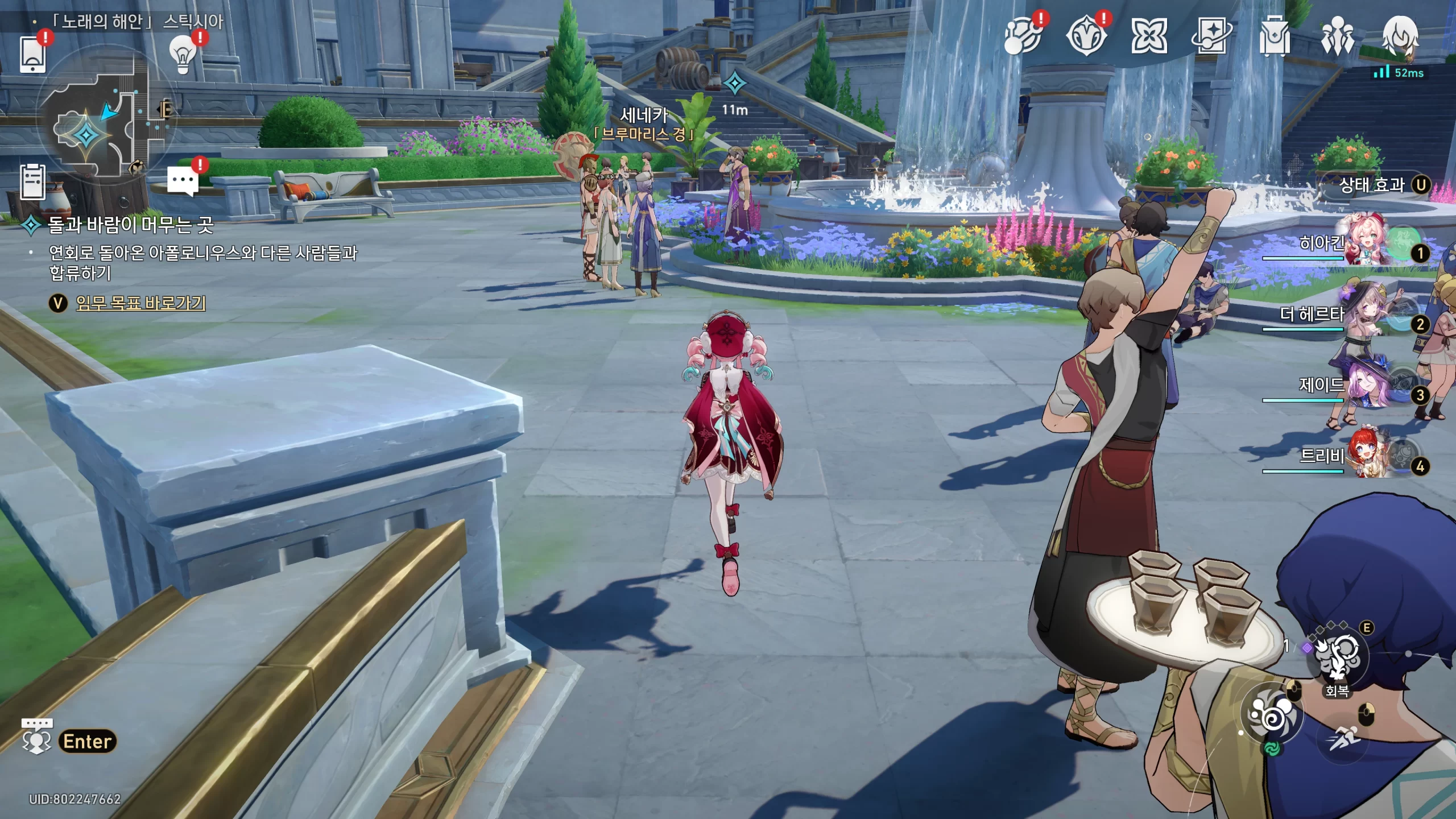Image resolution: width=1456 pixels, height=819 pixels.
Task: Open the three-figure team setup icon
Action: (1337, 36)
